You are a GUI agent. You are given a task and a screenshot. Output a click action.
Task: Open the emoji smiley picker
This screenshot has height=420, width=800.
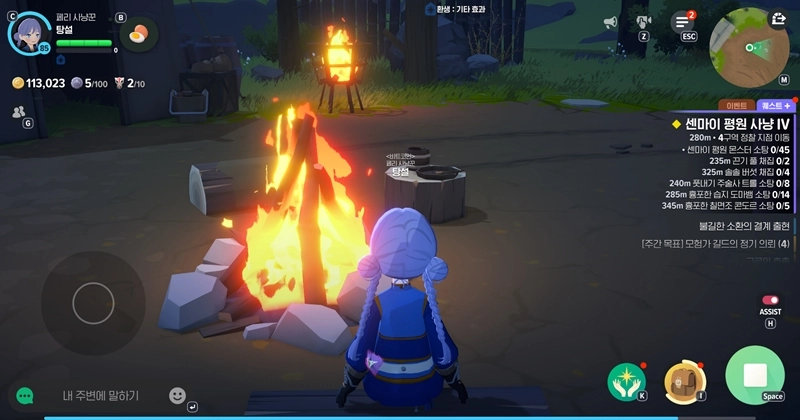(177, 395)
